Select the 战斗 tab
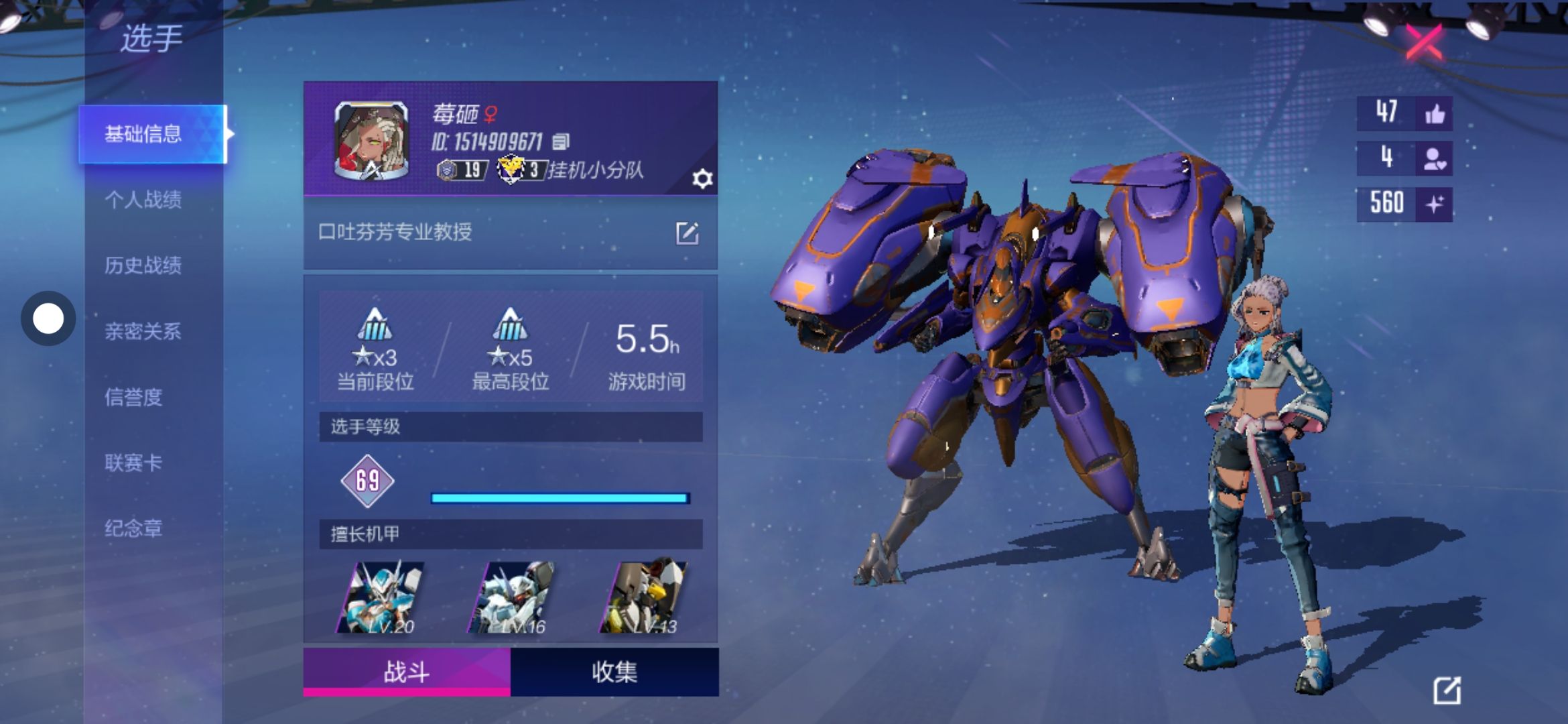The width and height of the screenshot is (1568, 724). [407, 672]
